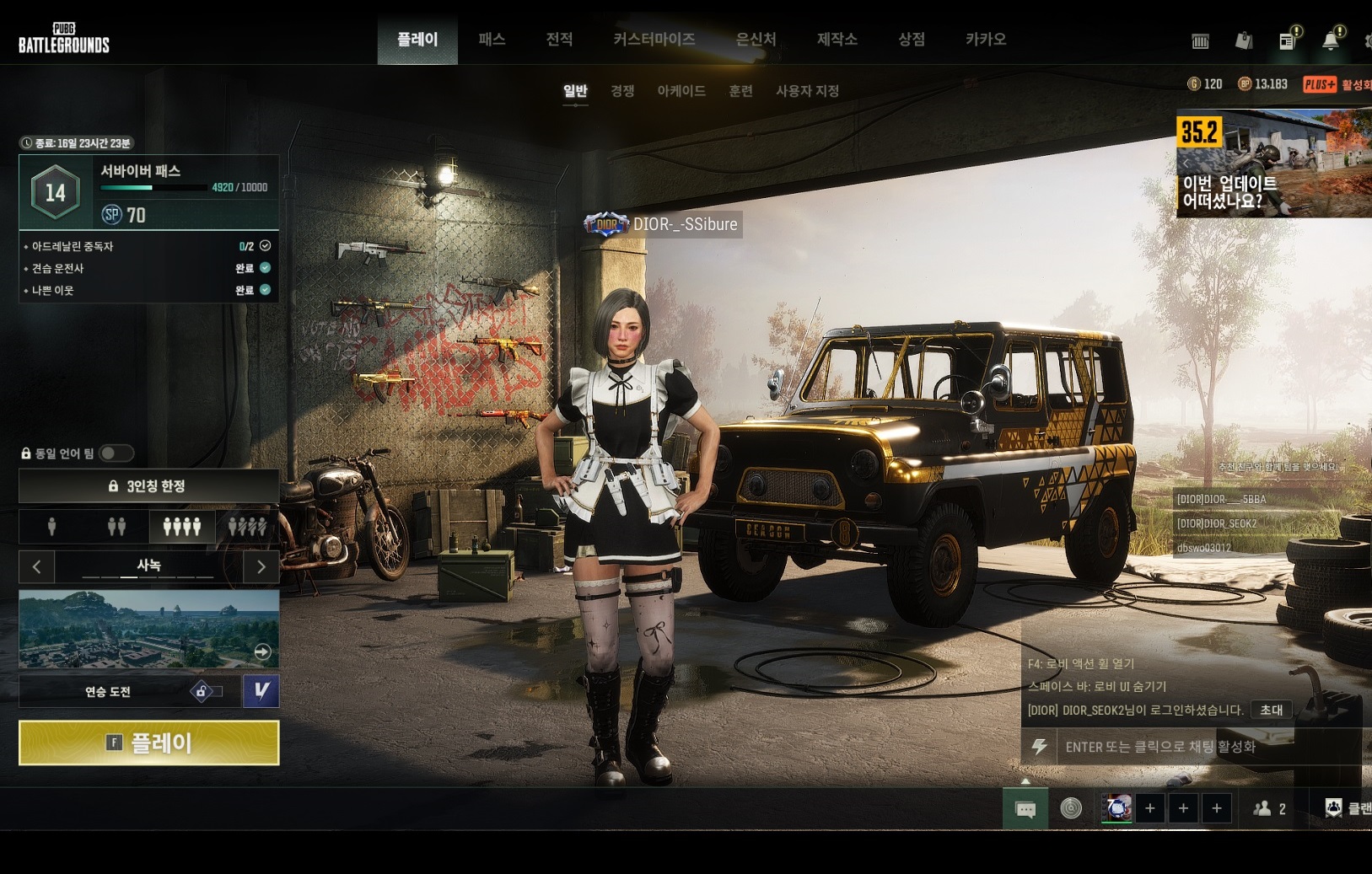Image resolution: width=1372 pixels, height=874 pixels.
Task: Go to the 상점 store tab
Action: click(x=912, y=40)
